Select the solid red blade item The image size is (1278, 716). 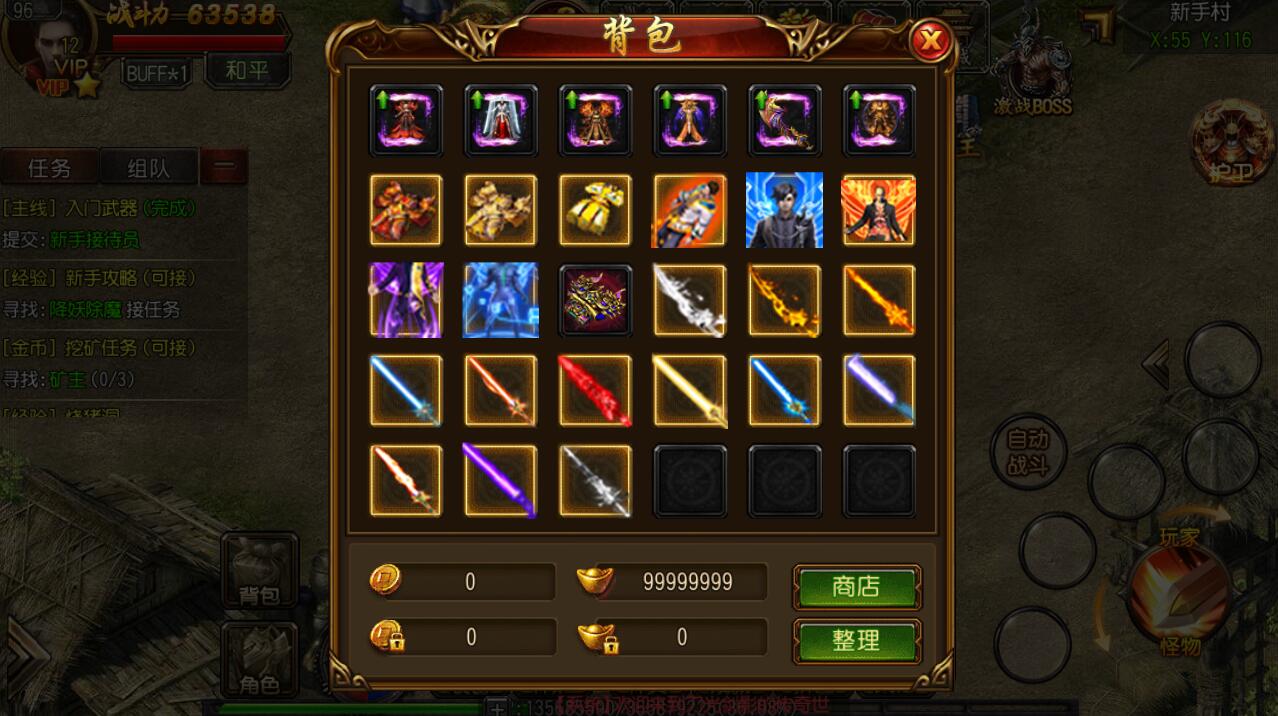tap(595, 391)
